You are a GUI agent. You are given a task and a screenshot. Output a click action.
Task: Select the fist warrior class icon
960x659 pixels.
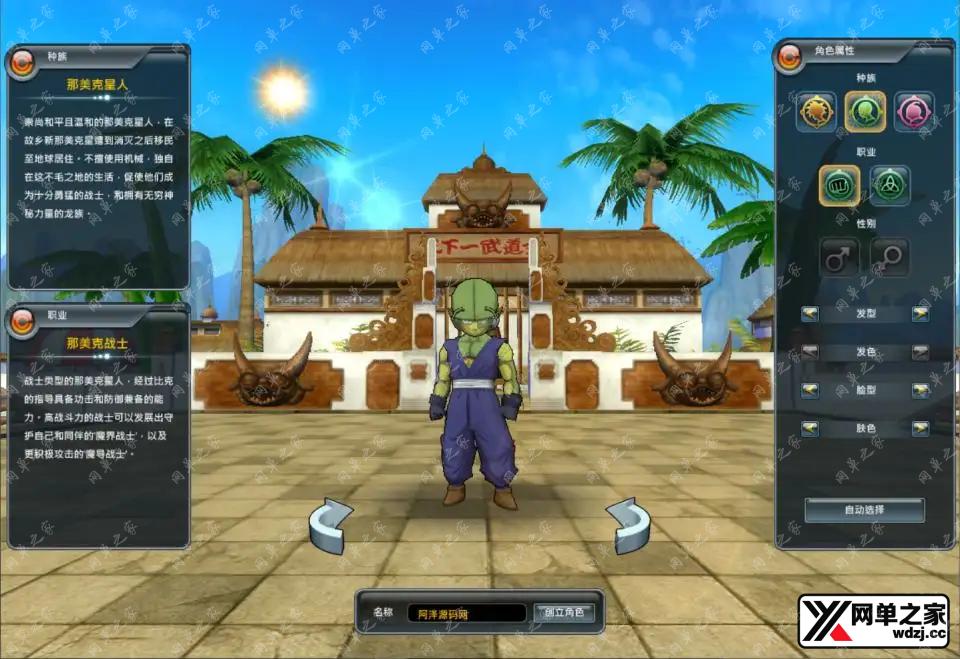pyautogui.click(x=840, y=184)
